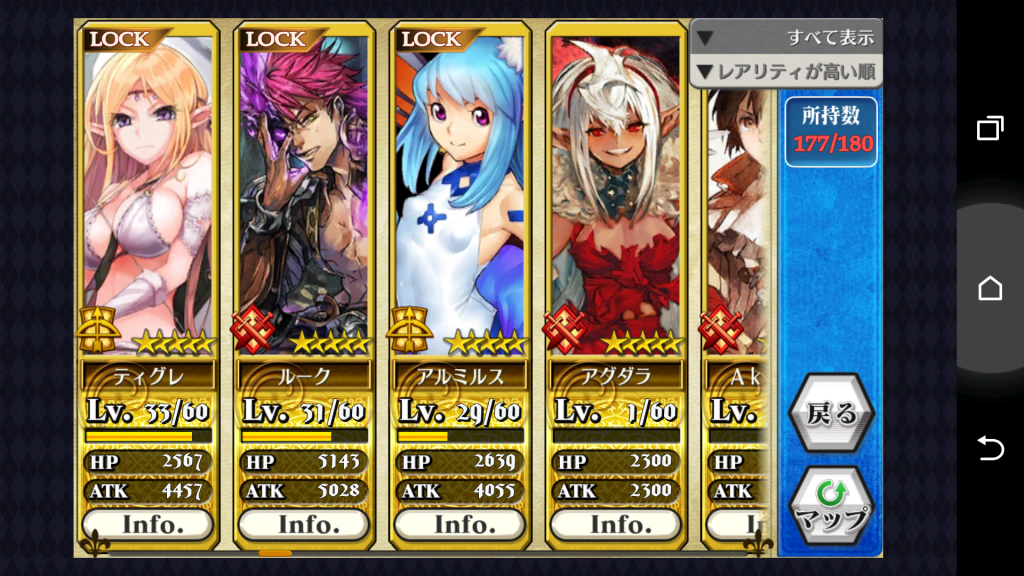
Task: Go back with the 戻る button
Action: click(831, 414)
